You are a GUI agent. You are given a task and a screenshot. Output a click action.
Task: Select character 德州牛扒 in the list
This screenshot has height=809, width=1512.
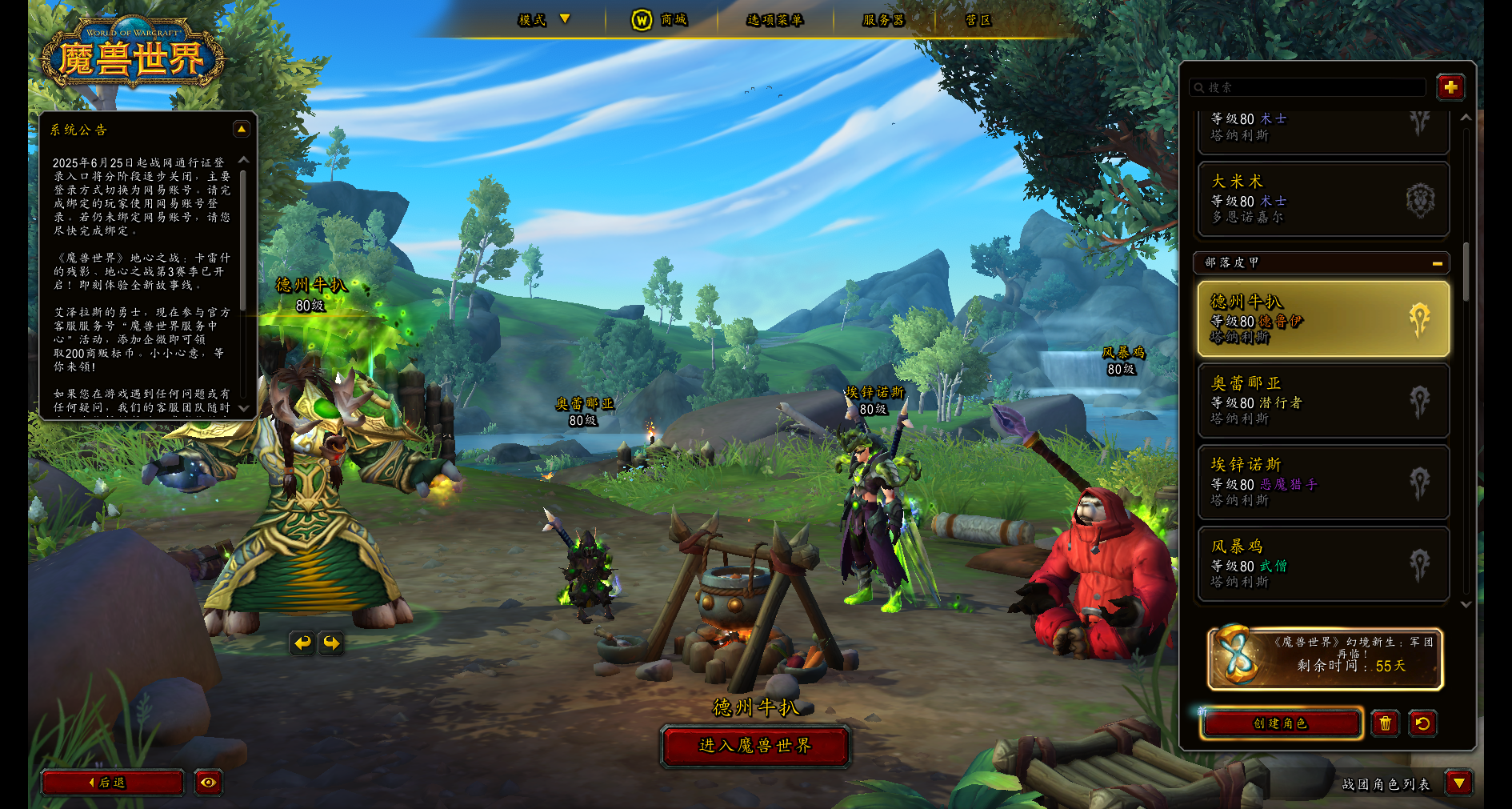click(x=1323, y=318)
